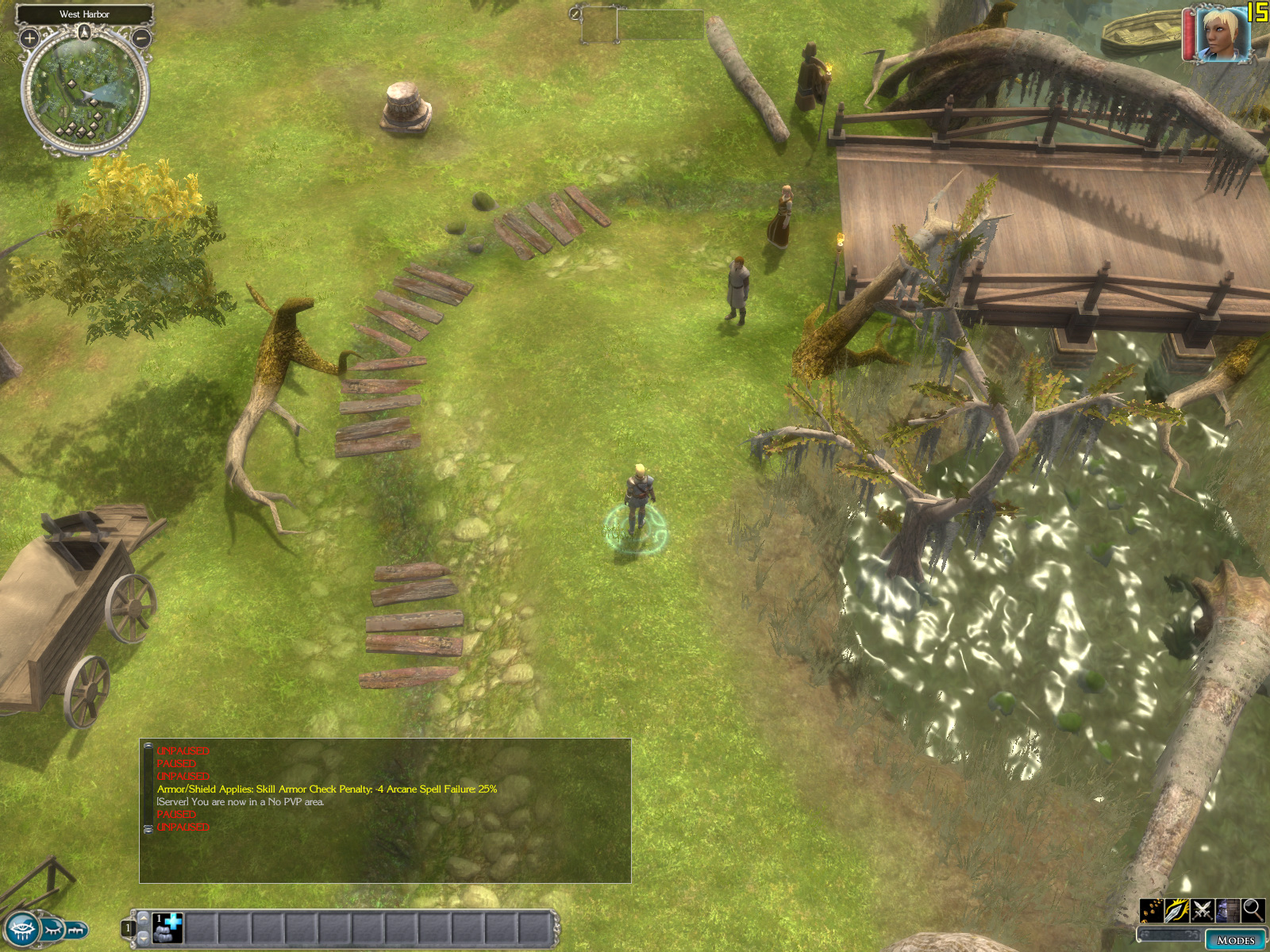Enable stealth mode with the hiding figure icon
This screenshot has width=1270, height=952.
pyautogui.click(x=1228, y=910)
